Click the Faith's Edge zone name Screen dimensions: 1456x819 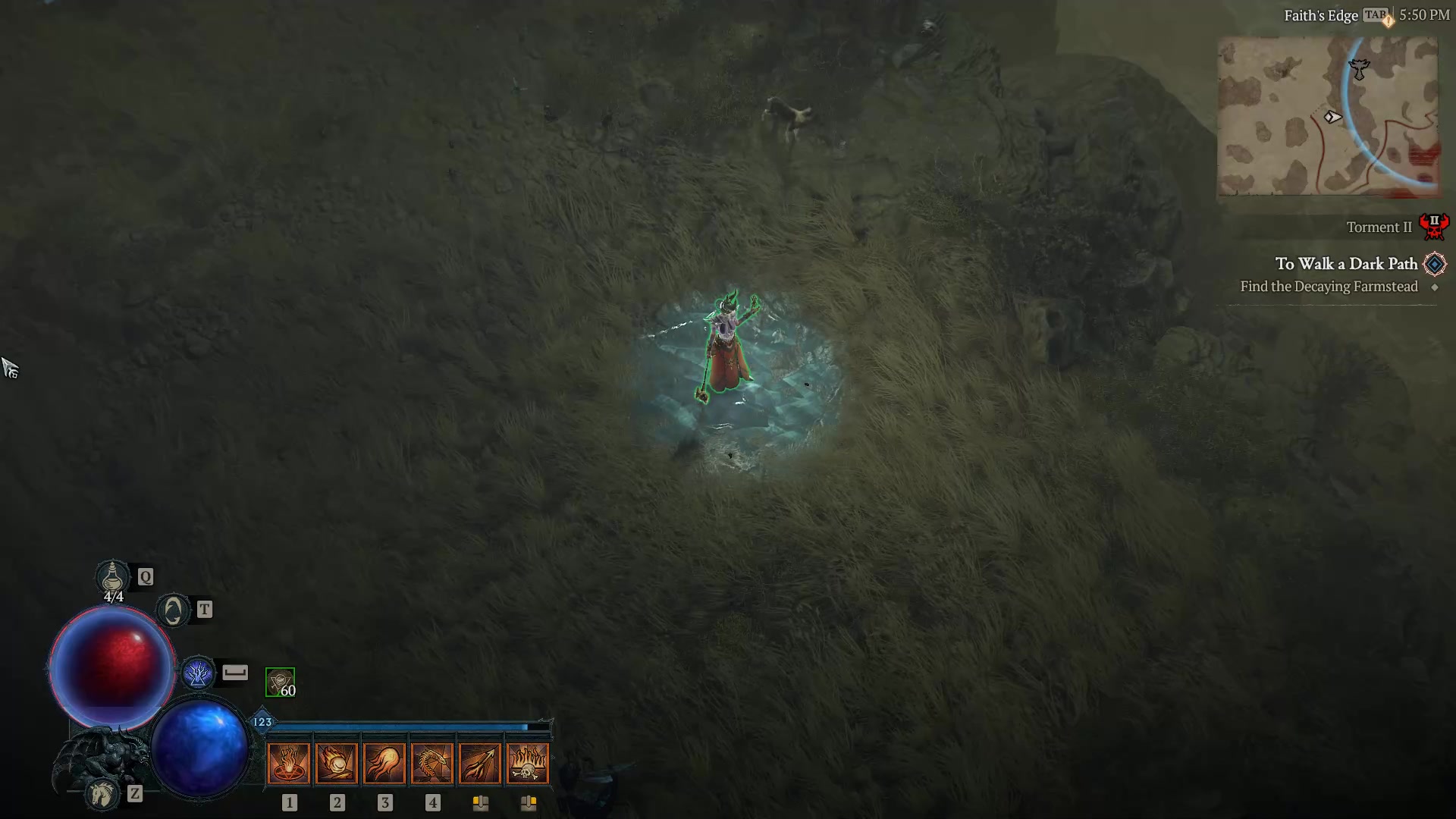pos(1320,14)
